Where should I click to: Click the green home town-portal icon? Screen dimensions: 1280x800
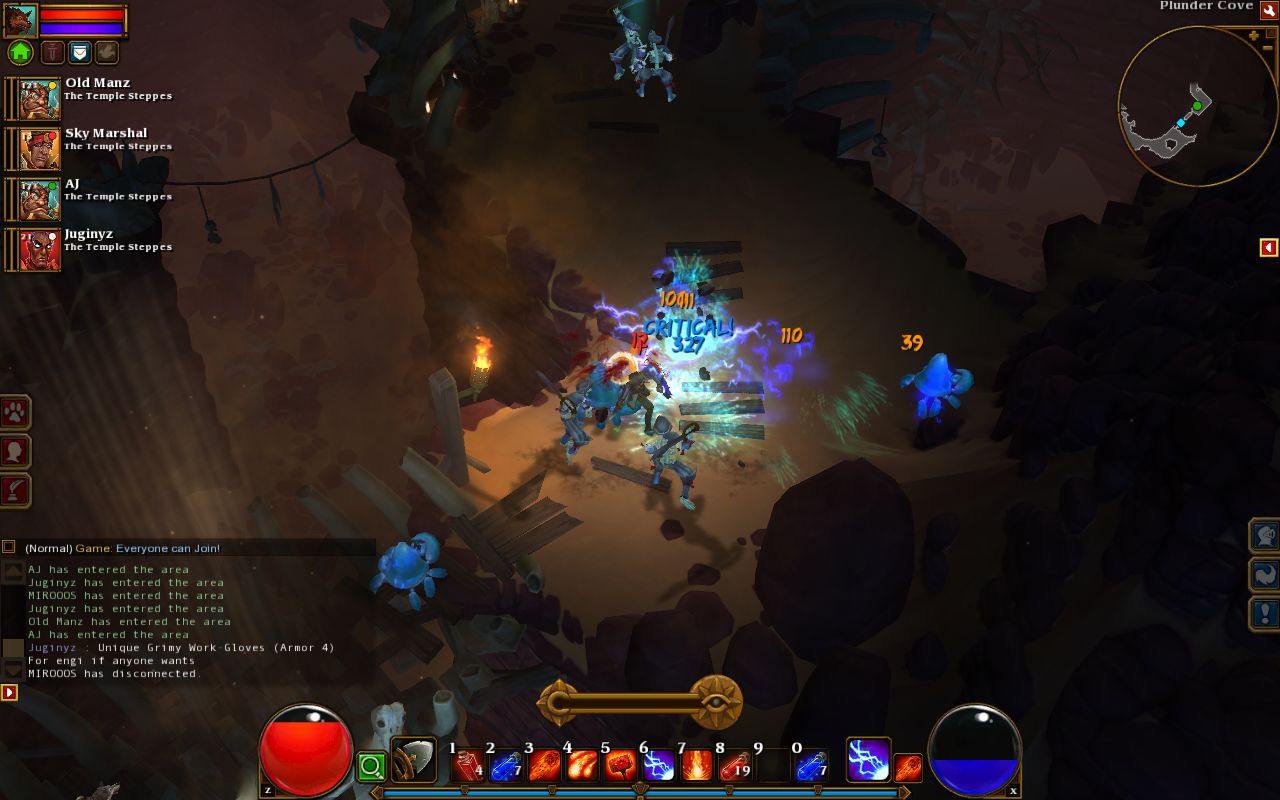(x=20, y=52)
